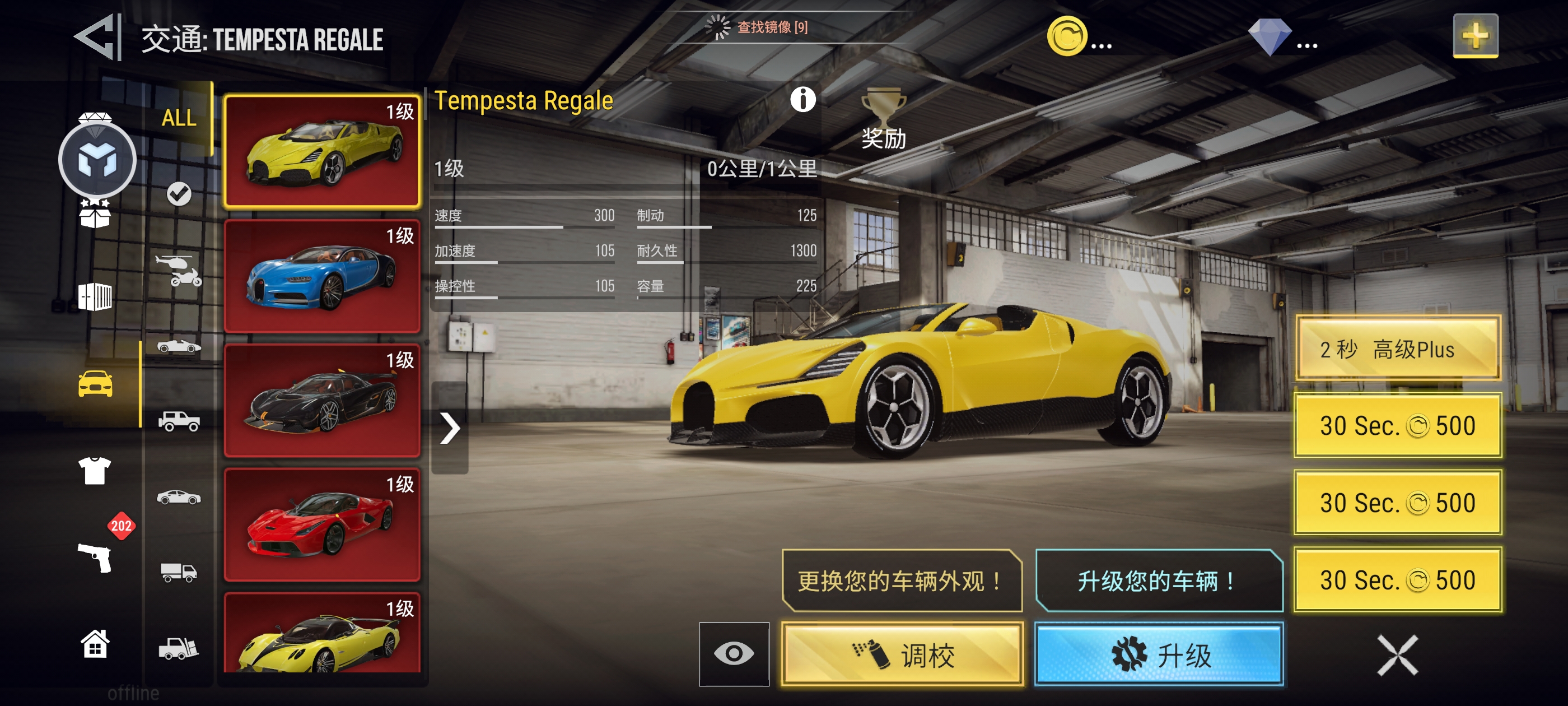Image resolution: width=1568 pixels, height=706 pixels.
Task: Toggle the eye view button
Action: tap(734, 654)
